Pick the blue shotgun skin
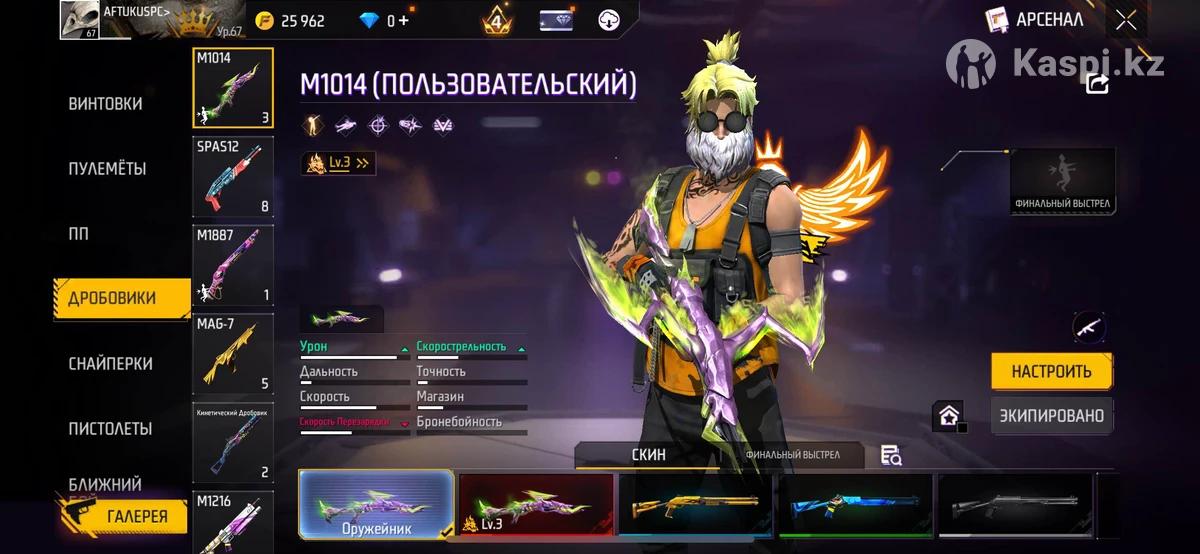Screen dimensions: 1200x554 855,505
